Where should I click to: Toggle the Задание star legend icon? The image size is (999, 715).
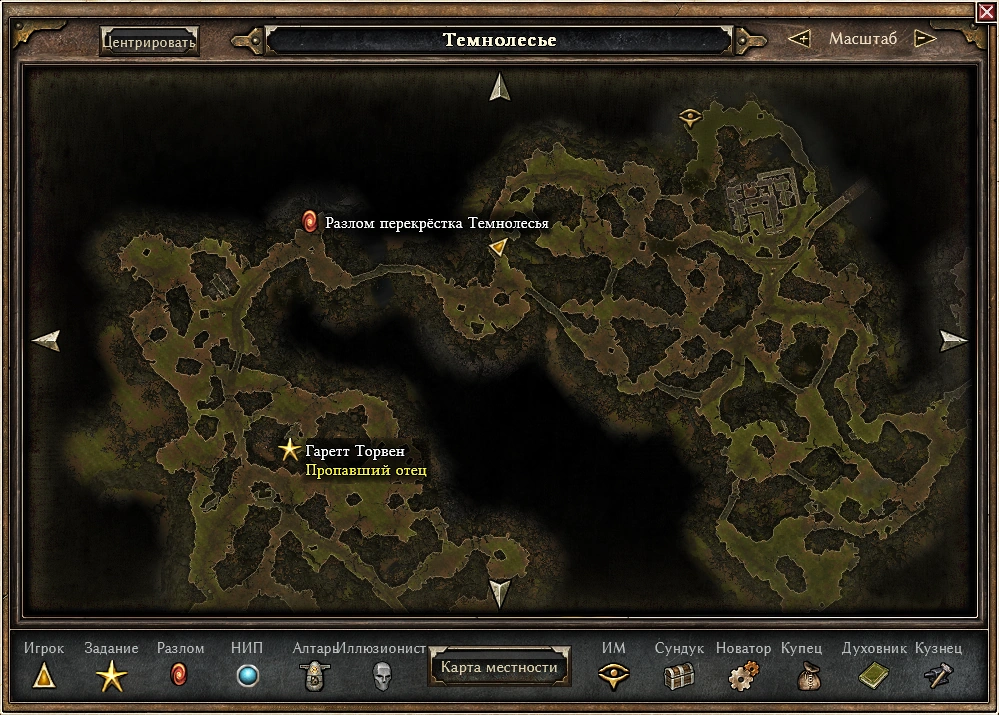112,677
